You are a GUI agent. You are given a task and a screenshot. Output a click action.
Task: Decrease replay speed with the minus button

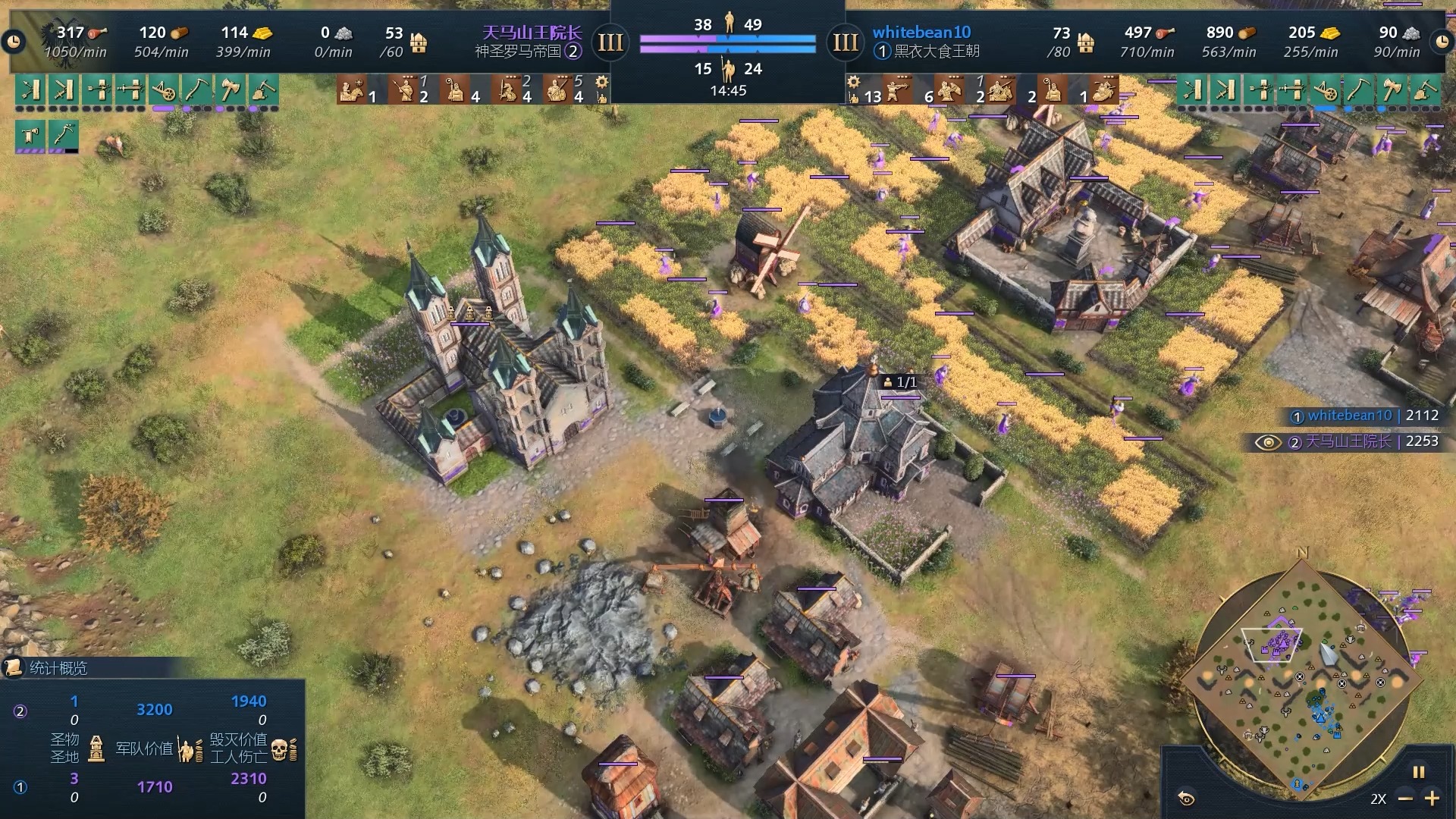point(1405,799)
